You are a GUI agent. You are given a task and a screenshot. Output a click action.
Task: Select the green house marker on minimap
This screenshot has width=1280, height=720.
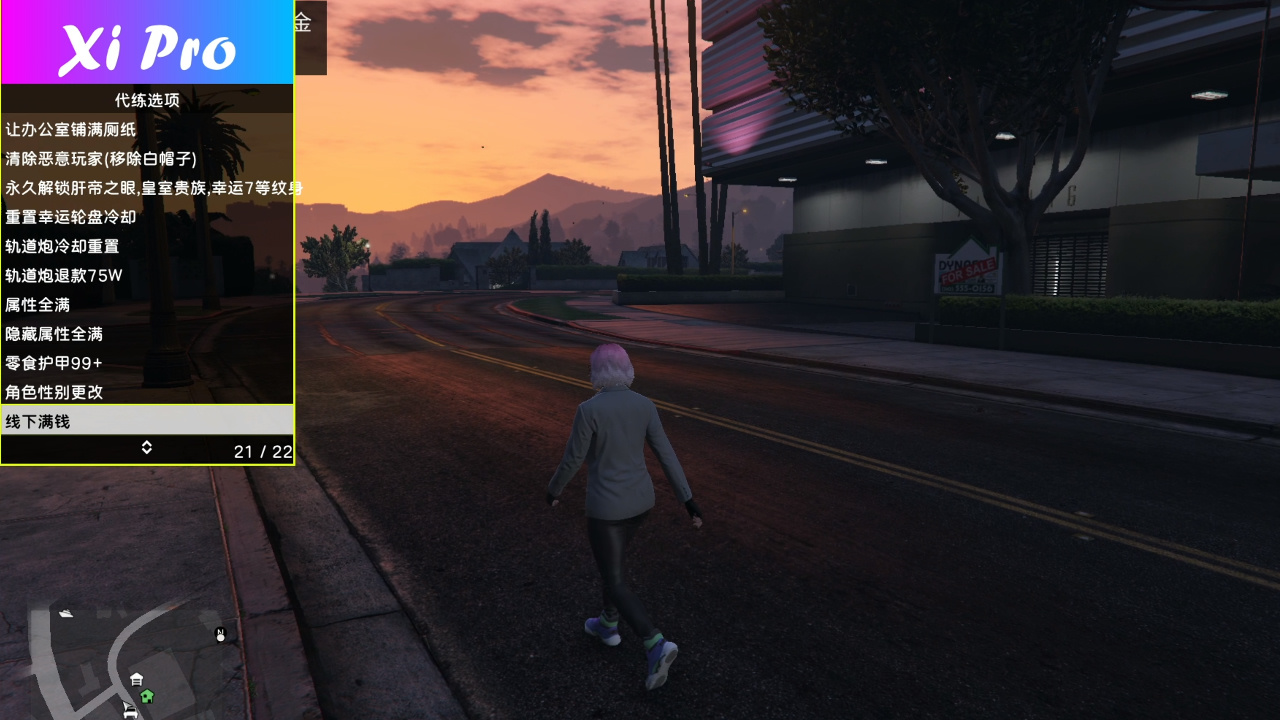click(x=147, y=696)
